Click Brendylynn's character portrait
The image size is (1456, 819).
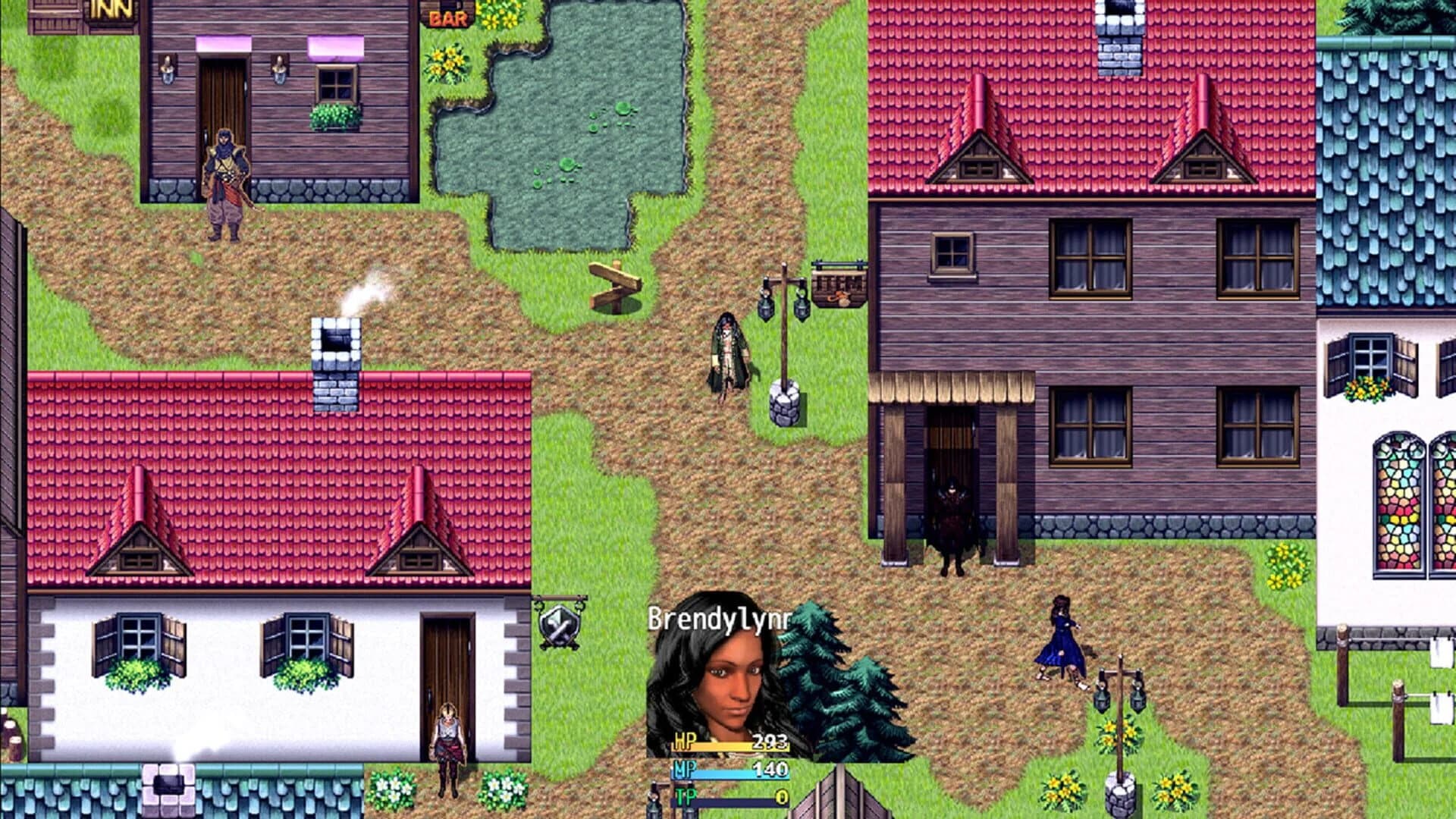[x=732, y=675]
